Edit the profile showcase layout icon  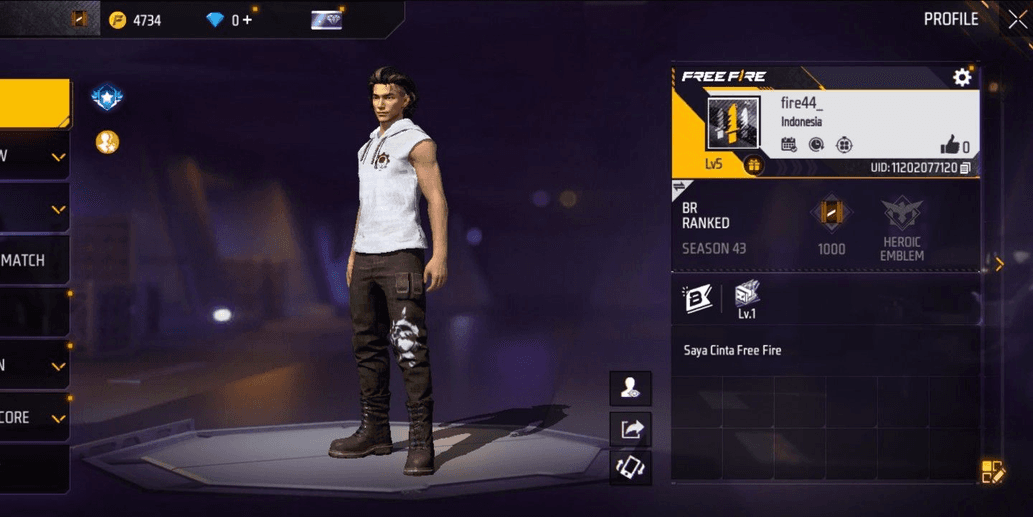point(993,472)
